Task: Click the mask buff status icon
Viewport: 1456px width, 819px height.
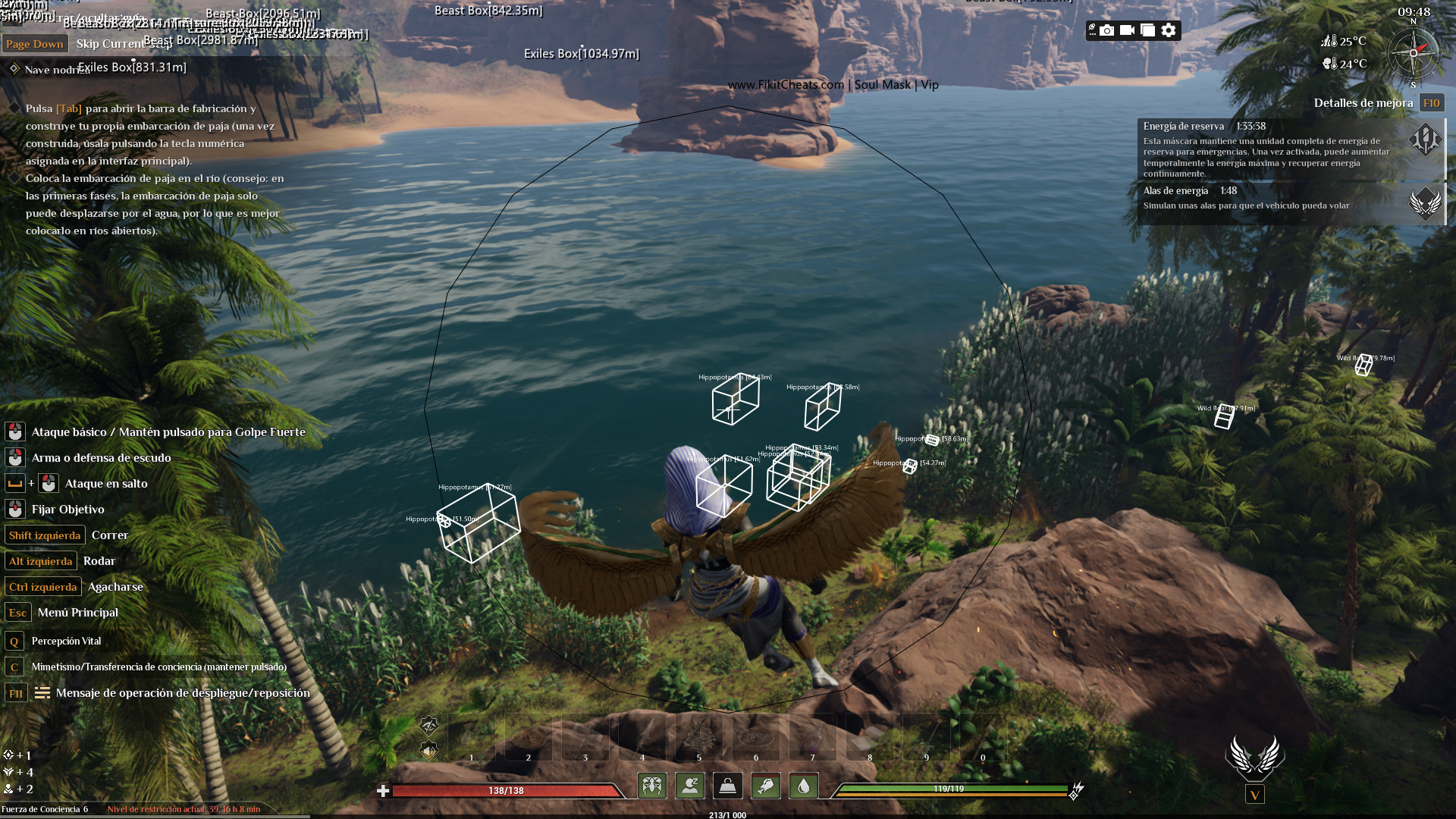Action: click(x=652, y=786)
